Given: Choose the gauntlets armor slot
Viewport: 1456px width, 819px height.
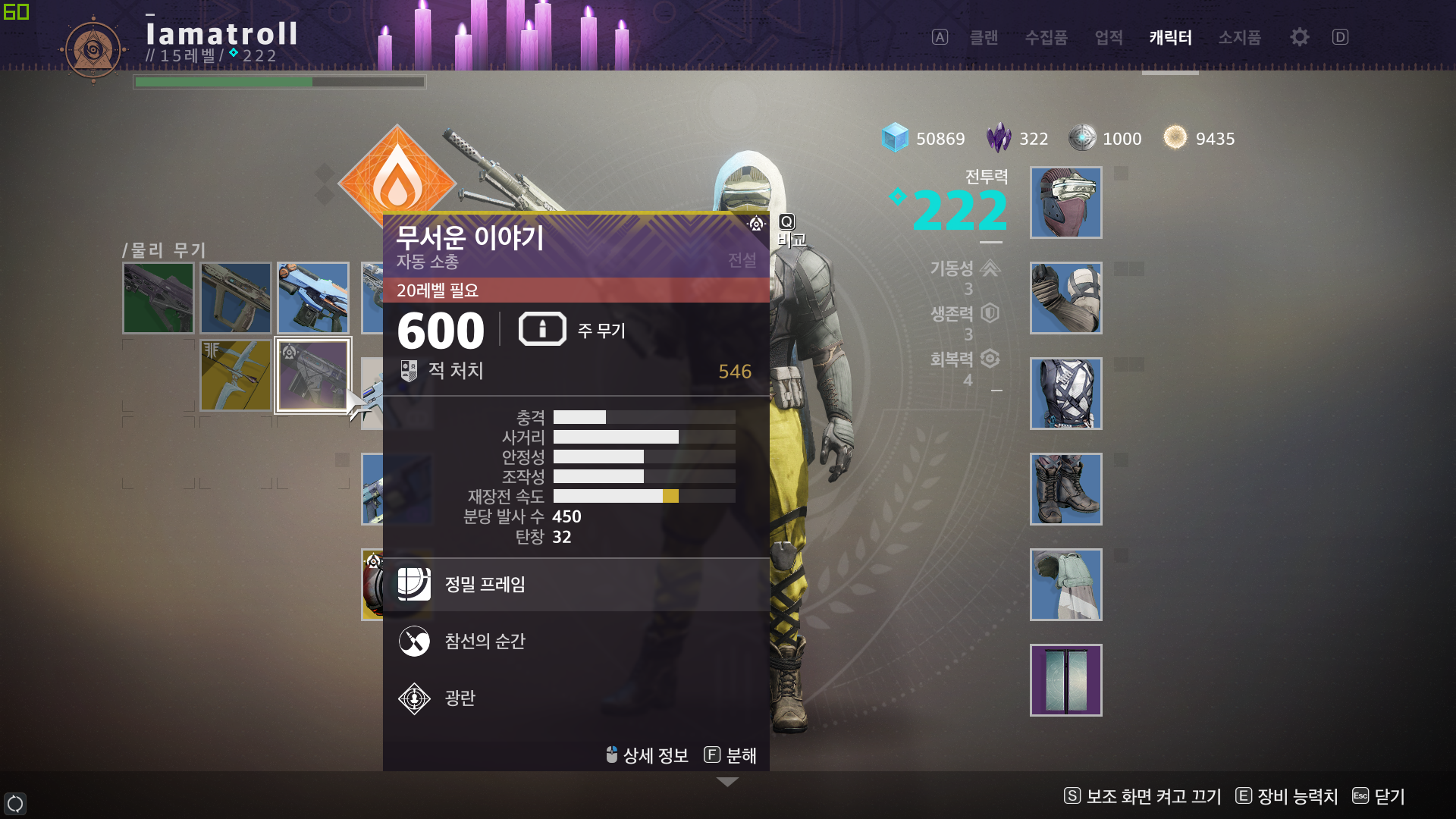Looking at the screenshot, I should coord(1065,298).
